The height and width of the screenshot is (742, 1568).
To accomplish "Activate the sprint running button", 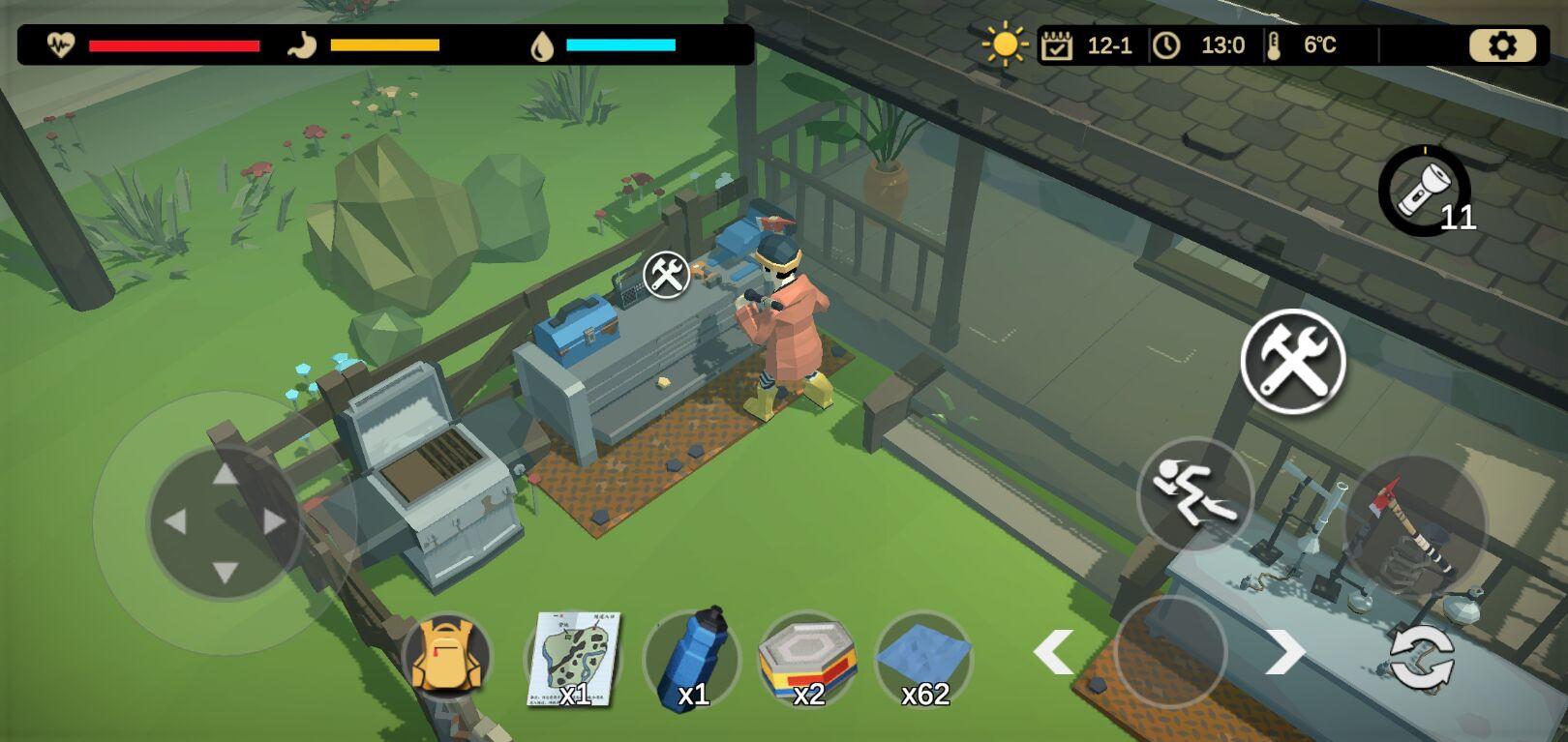I will pyautogui.click(x=1194, y=494).
